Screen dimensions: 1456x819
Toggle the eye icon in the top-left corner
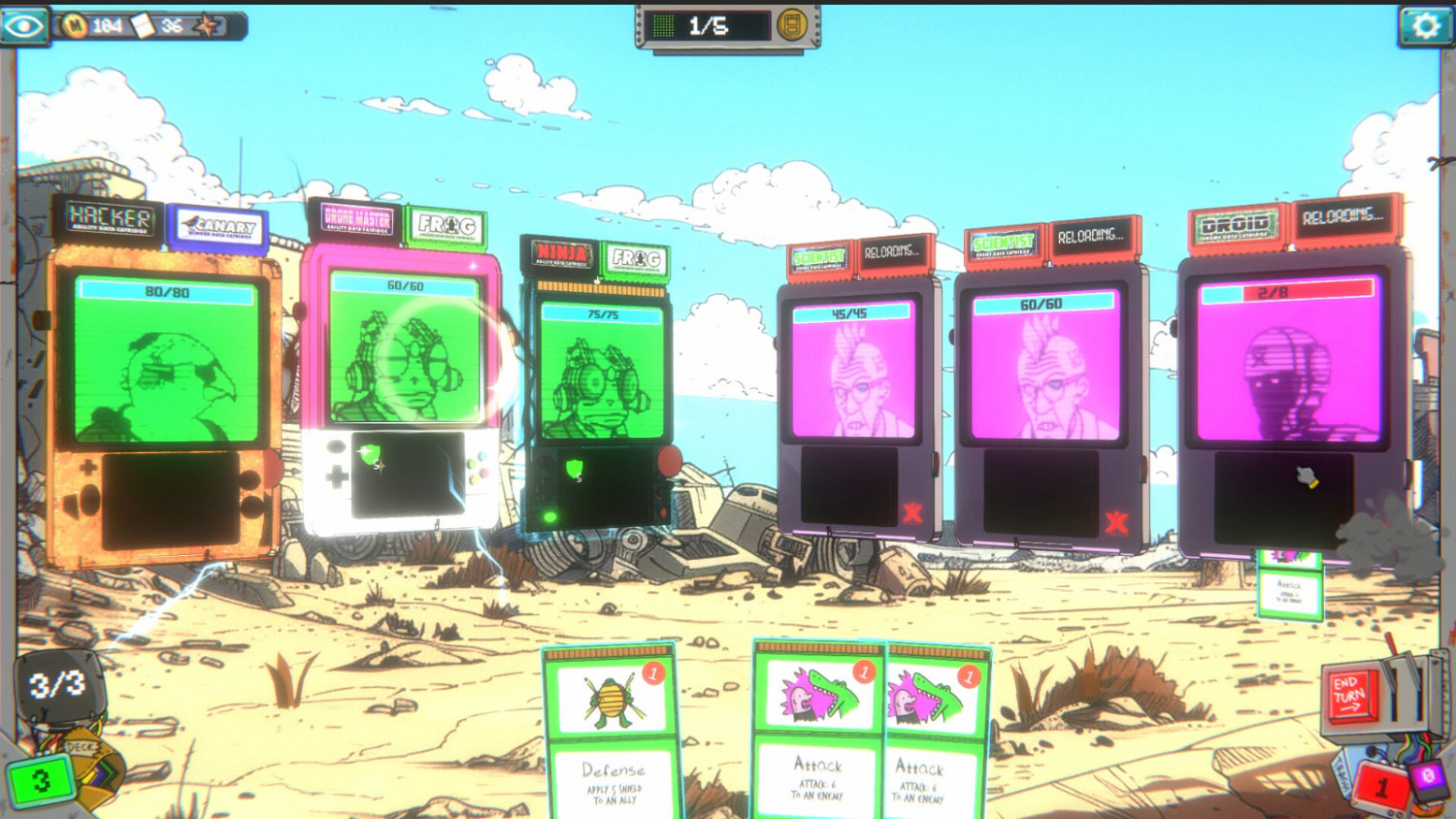point(26,26)
